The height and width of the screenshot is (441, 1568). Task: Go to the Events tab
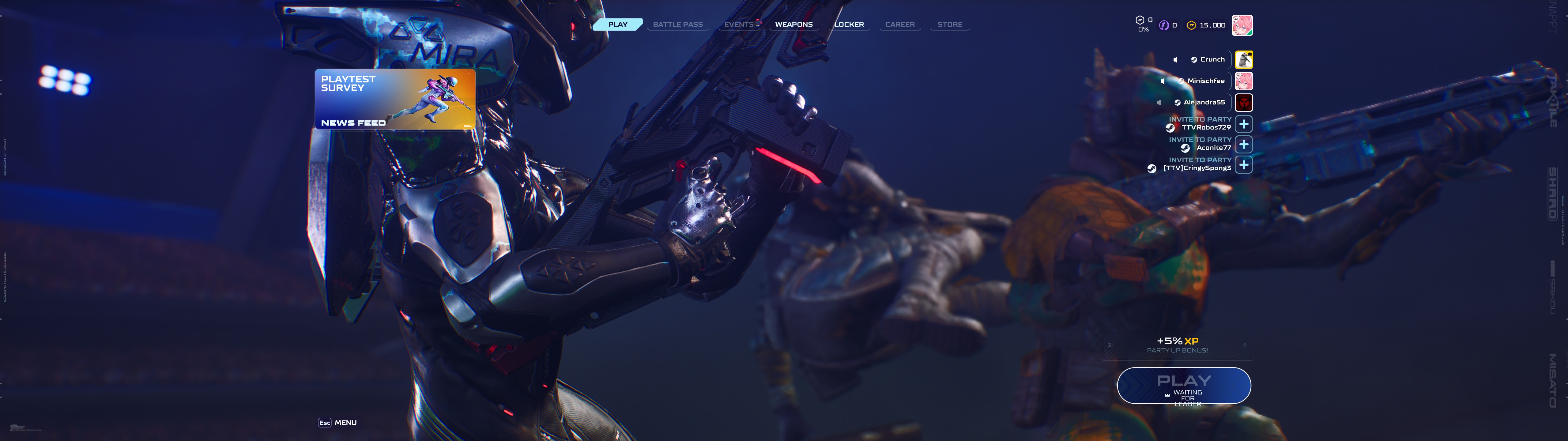pyautogui.click(x=739, y=24)
